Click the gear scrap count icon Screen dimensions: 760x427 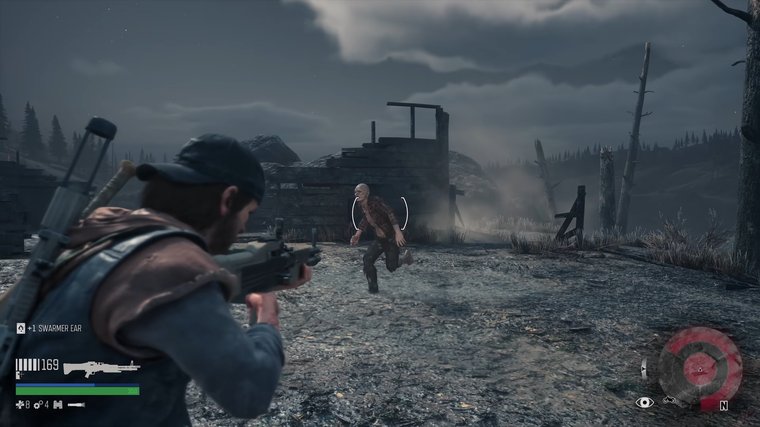pos(38,405)
